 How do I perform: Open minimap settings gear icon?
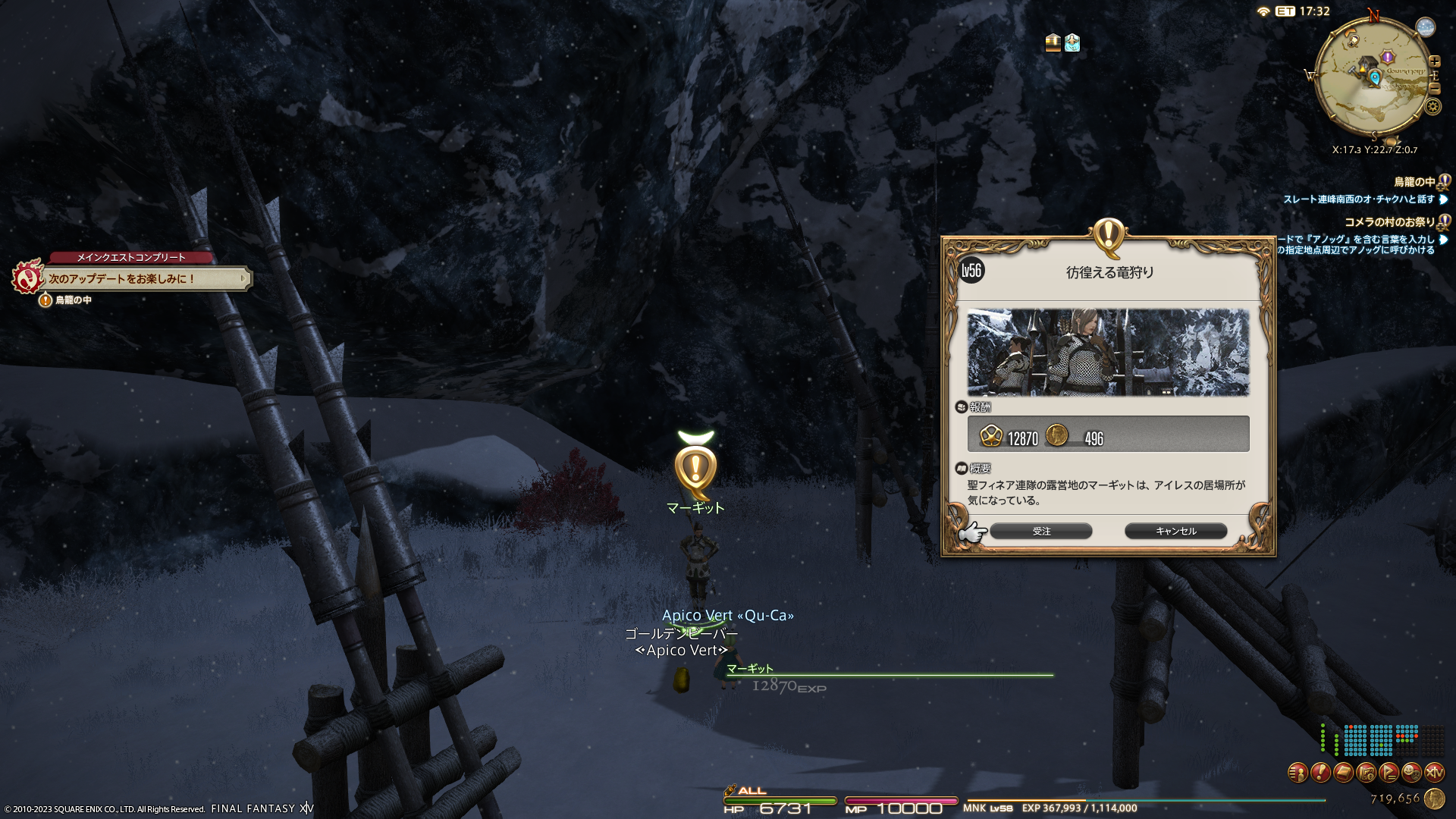click(x=1432, y=106)
